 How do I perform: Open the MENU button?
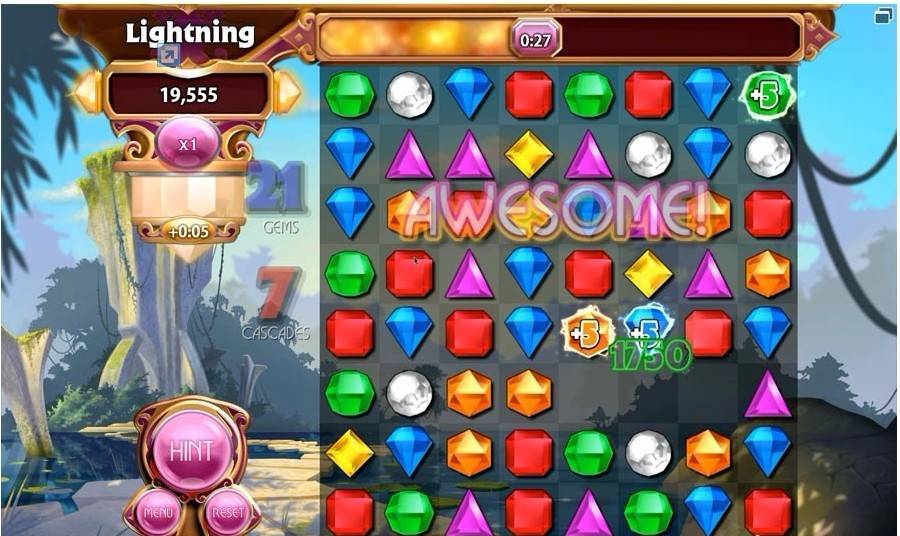157,513
